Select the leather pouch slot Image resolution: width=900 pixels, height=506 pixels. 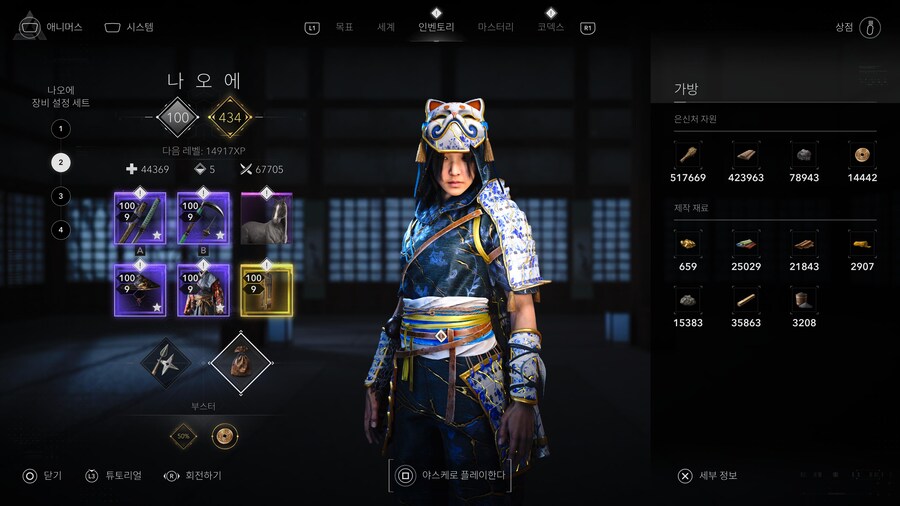tap(239, 362)
